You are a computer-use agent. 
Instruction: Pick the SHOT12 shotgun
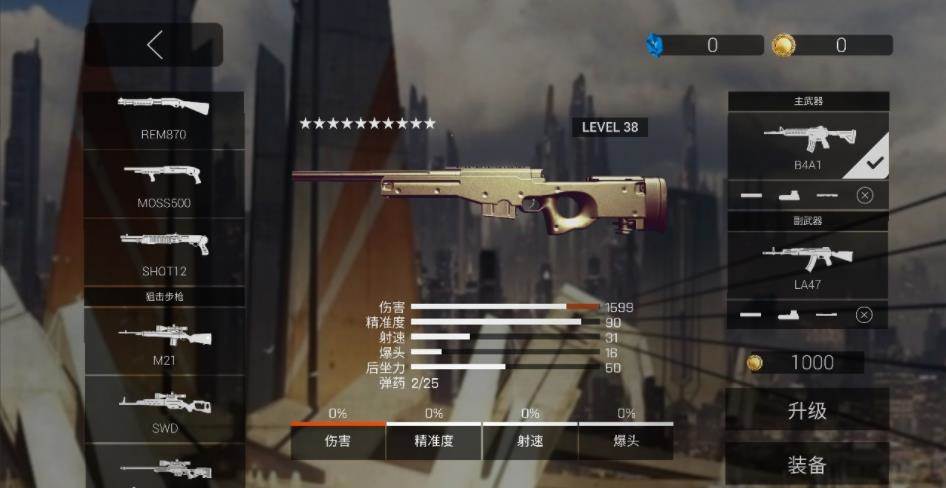(164, 252)
